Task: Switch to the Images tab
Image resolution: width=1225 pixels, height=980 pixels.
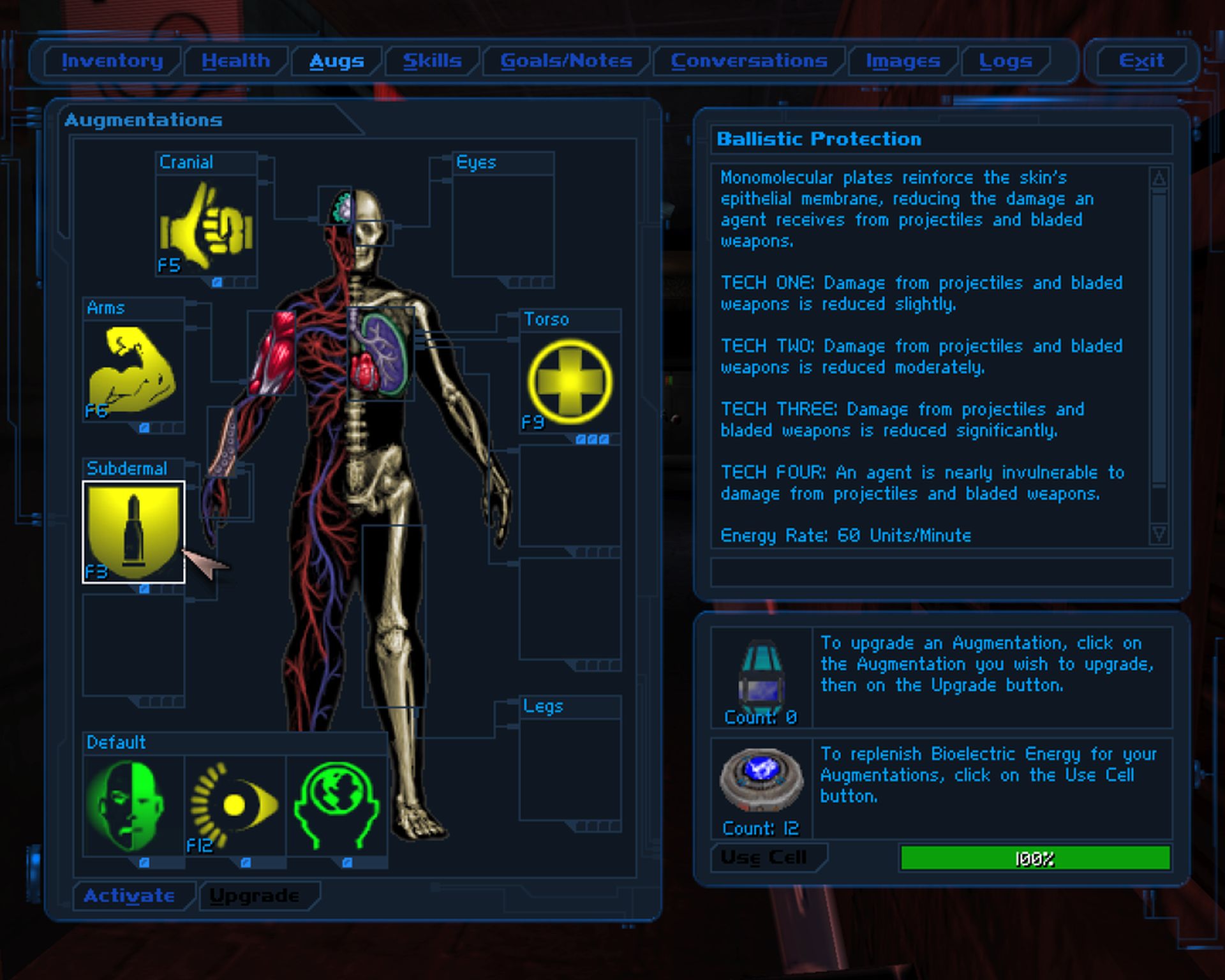Action: click(x=903, y=61)
